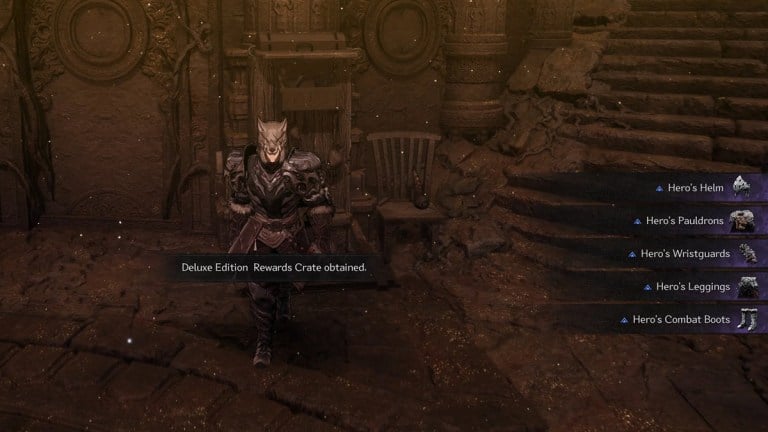Click the Hero's Pauldrons loot entry
This screenshot has width=768, height=432.
click(x=689, y=220)
